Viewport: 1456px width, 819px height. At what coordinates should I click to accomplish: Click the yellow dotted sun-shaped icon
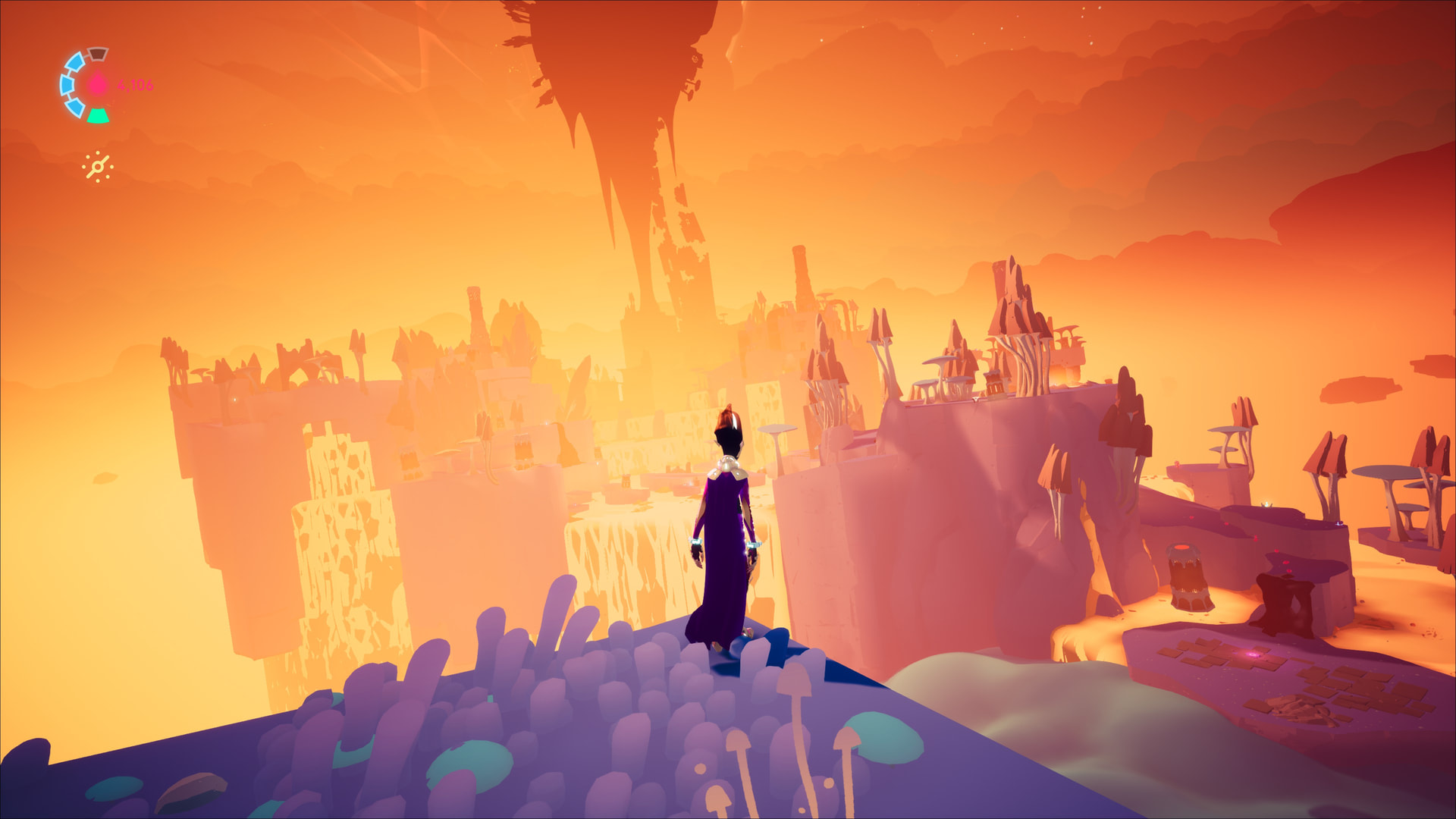(x=98, y=167)
